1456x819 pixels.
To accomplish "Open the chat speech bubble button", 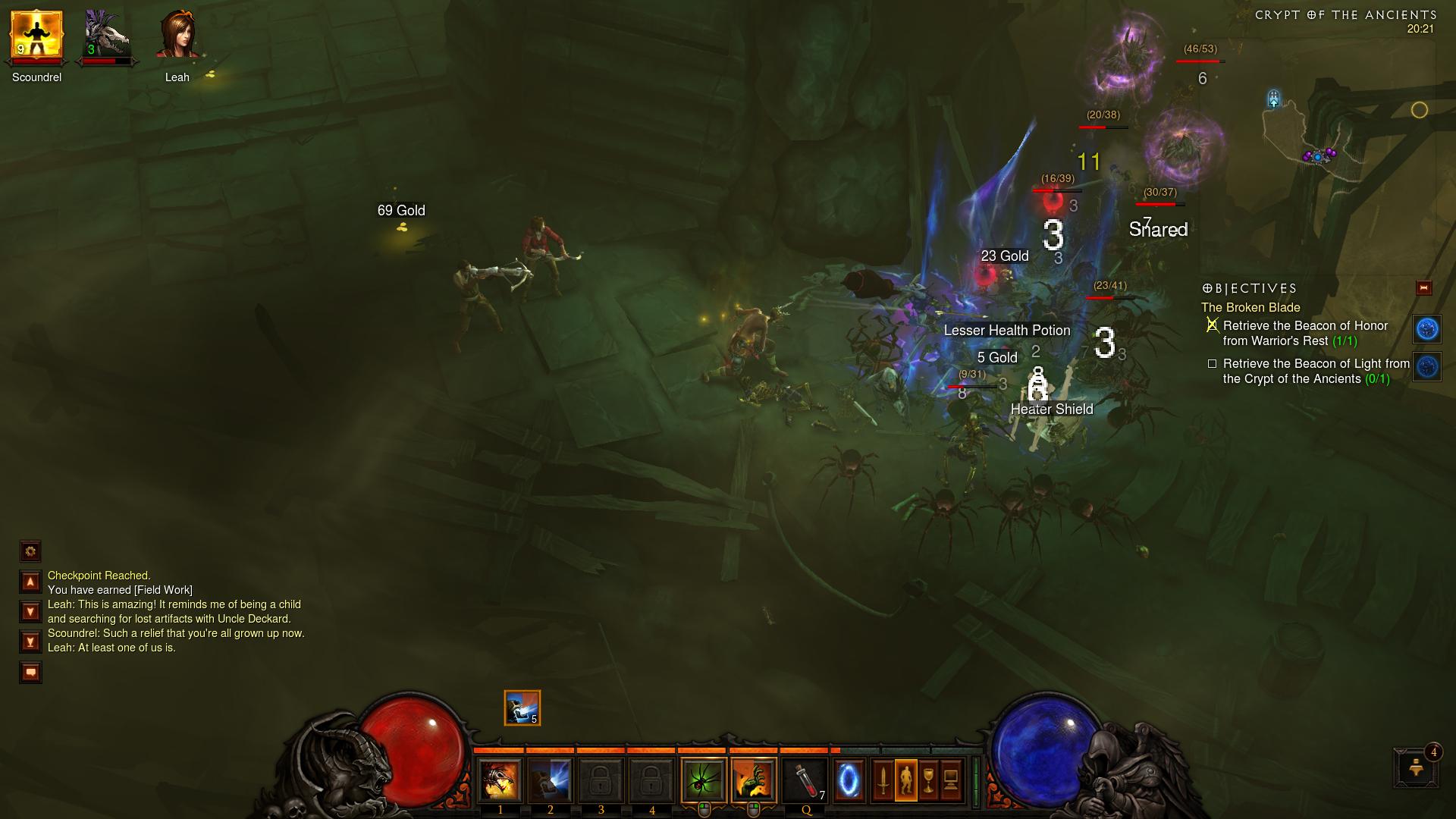I will coord(30,673).
